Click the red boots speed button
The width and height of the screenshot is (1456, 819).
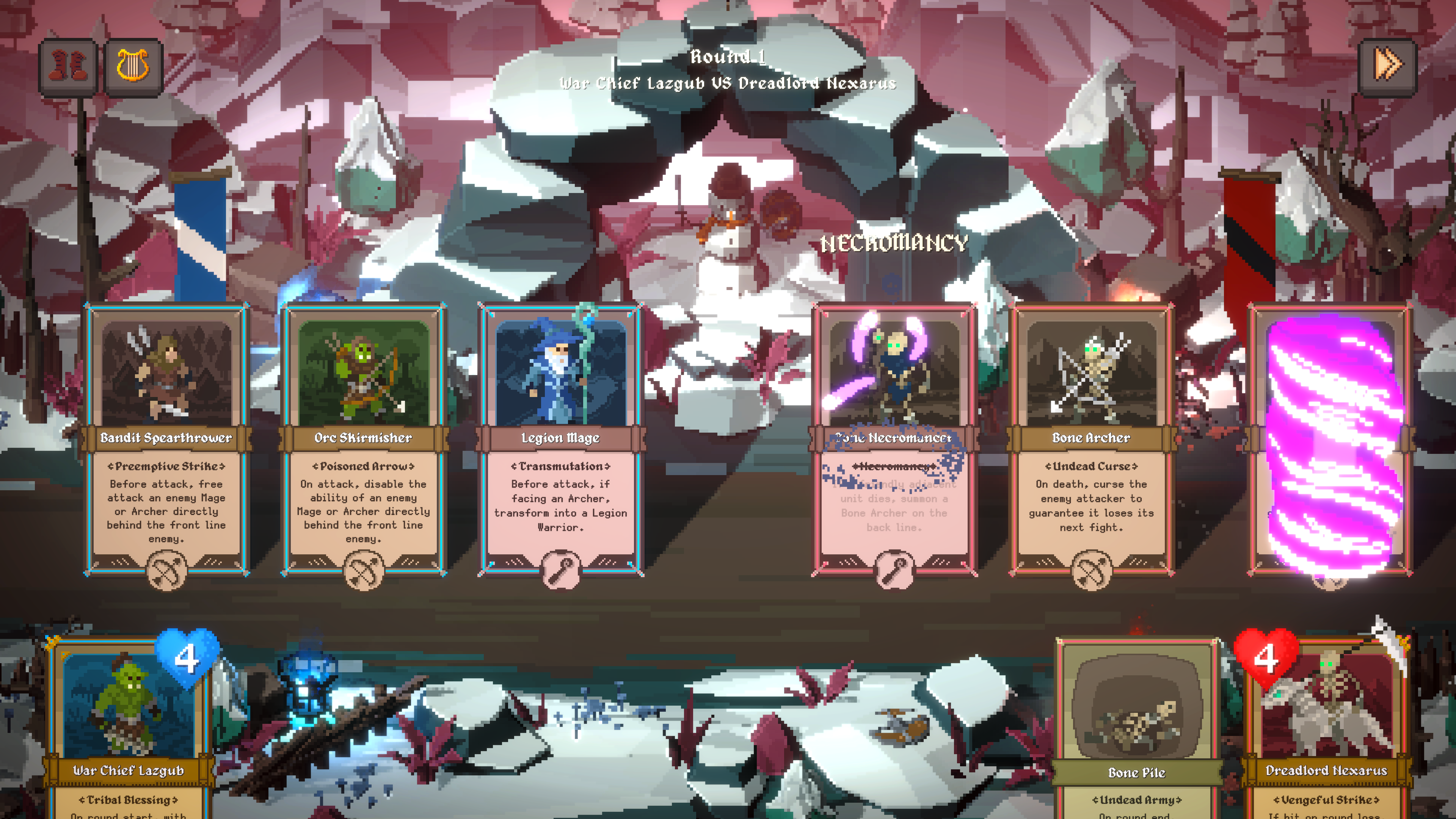point(68,67)
